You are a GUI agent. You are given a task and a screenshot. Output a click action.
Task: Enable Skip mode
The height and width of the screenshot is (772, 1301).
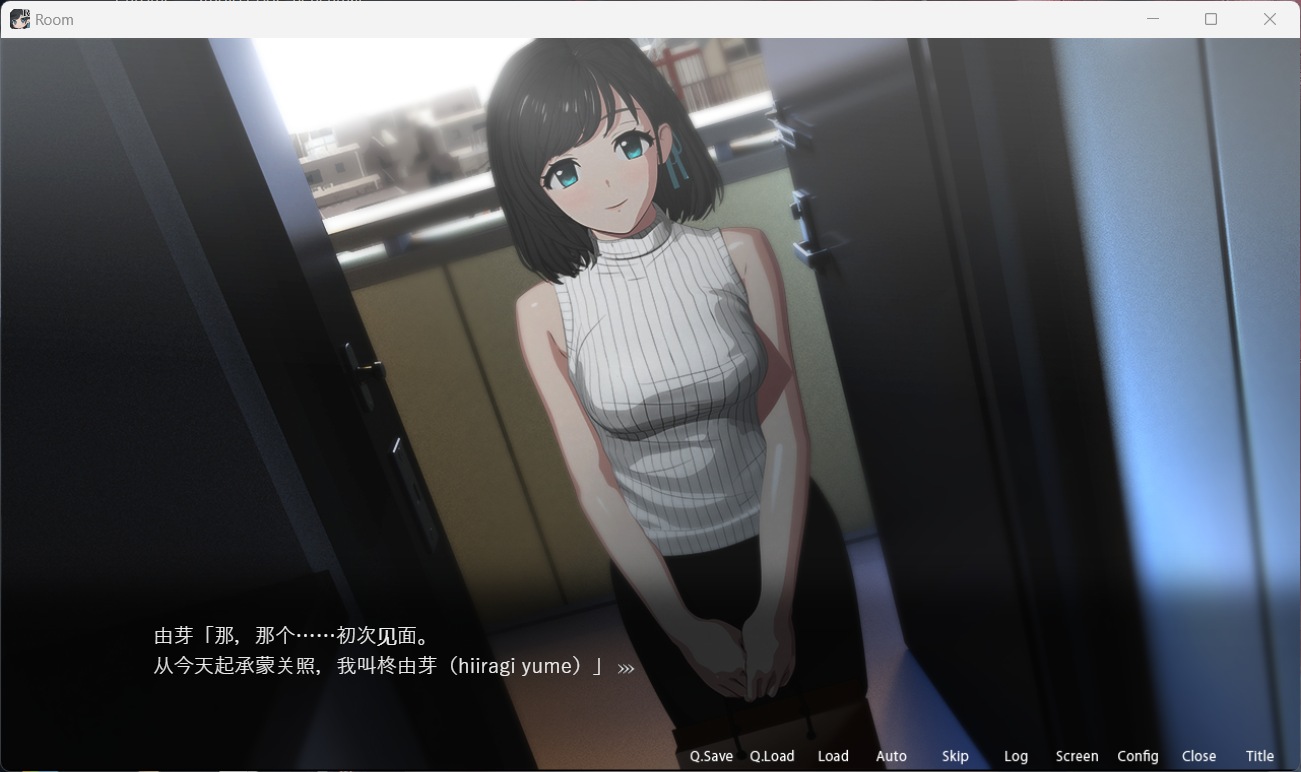point(955,756)
